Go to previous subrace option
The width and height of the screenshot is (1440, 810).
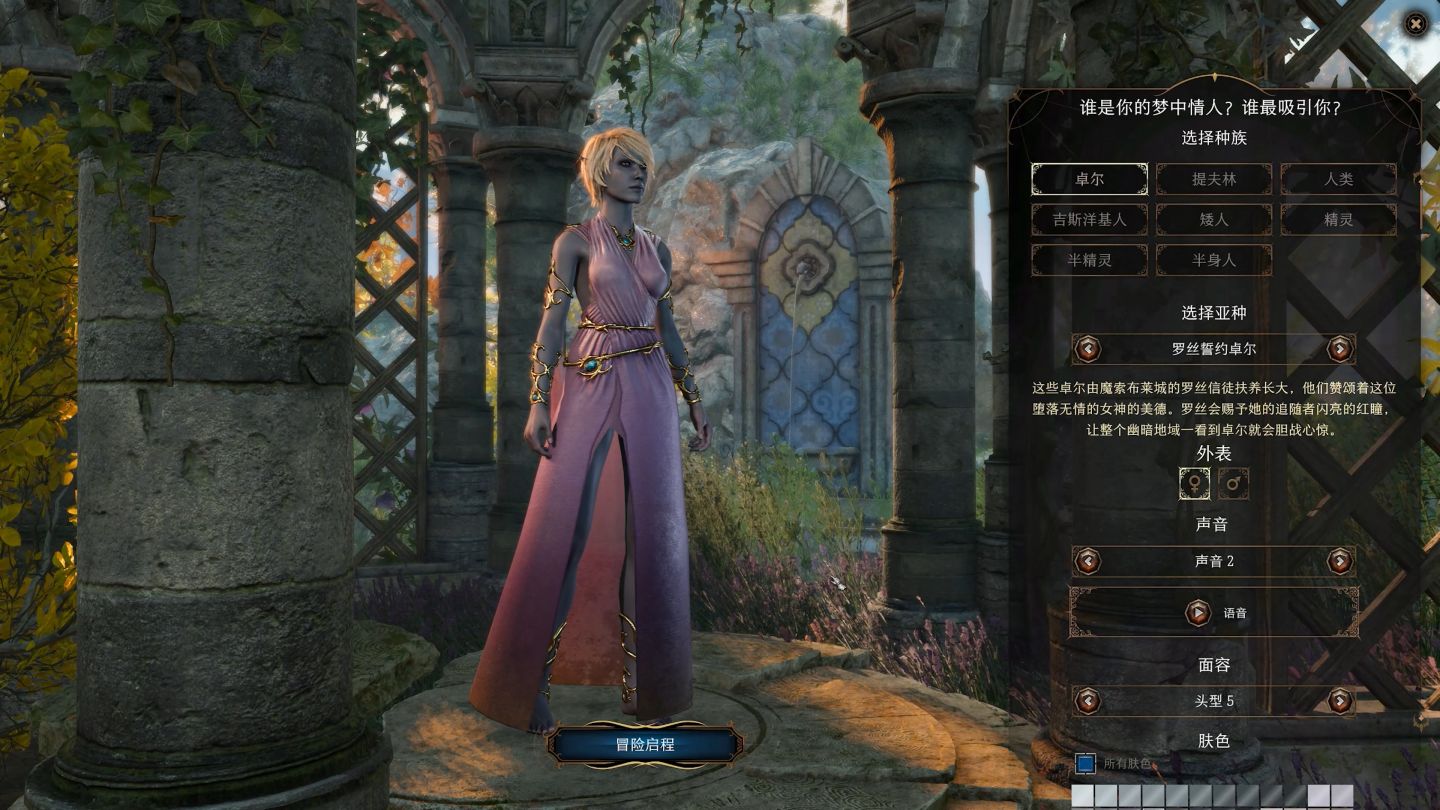click(1087, 349)
